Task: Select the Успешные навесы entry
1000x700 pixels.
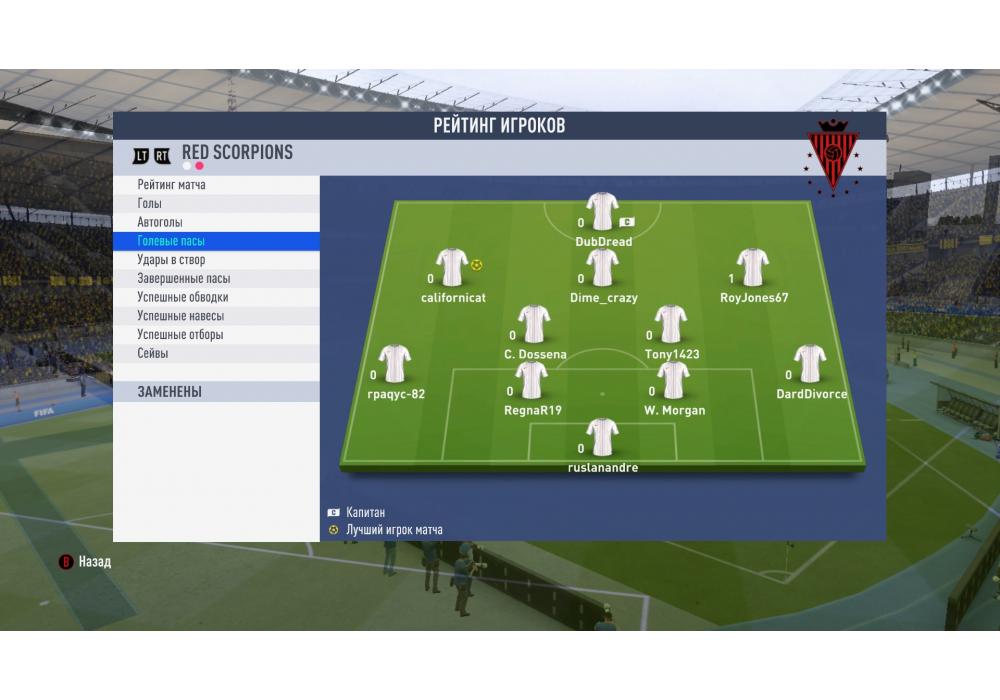Action: pos(181,316)
